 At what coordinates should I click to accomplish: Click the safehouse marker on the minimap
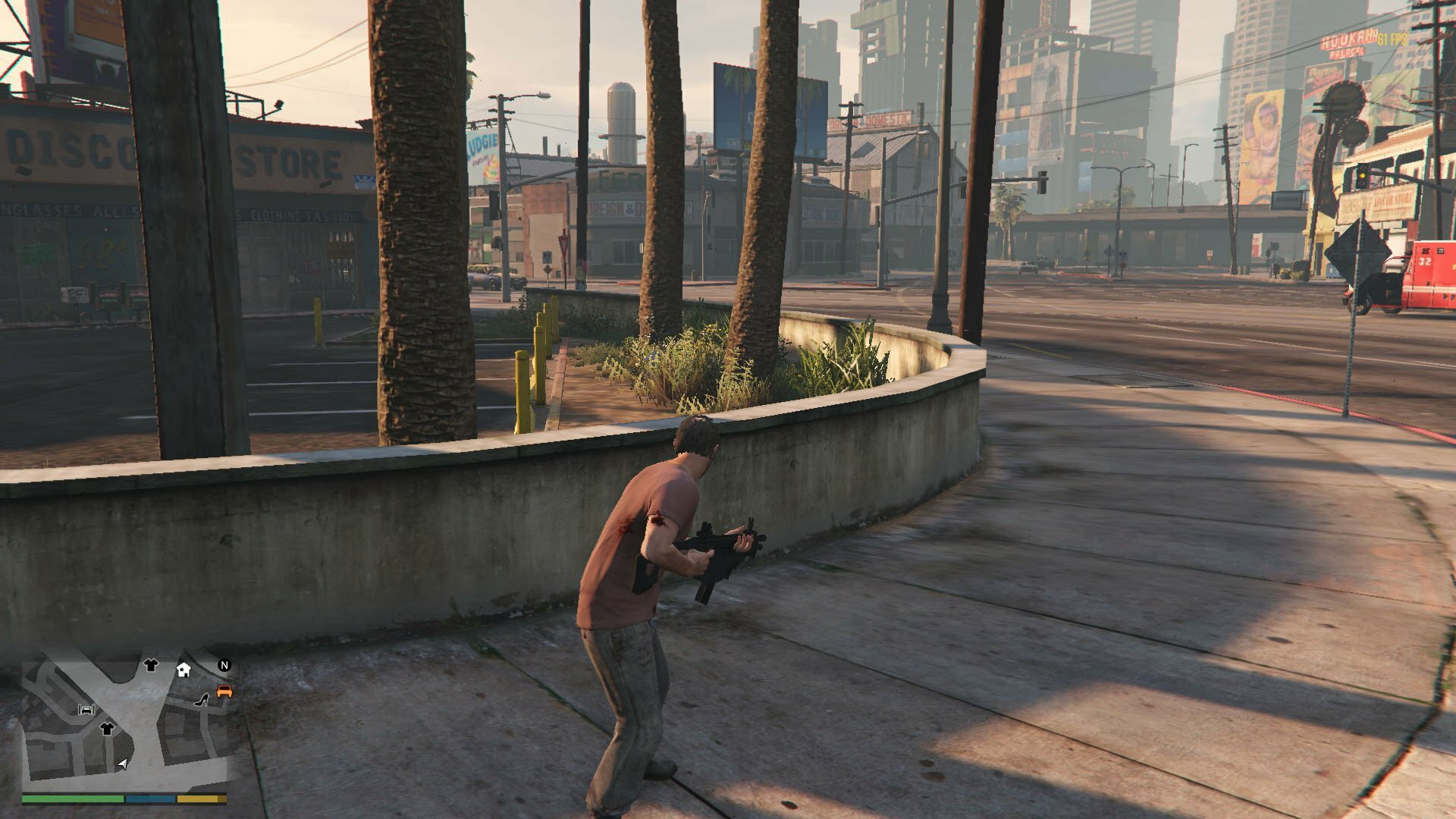coord(184,669)
